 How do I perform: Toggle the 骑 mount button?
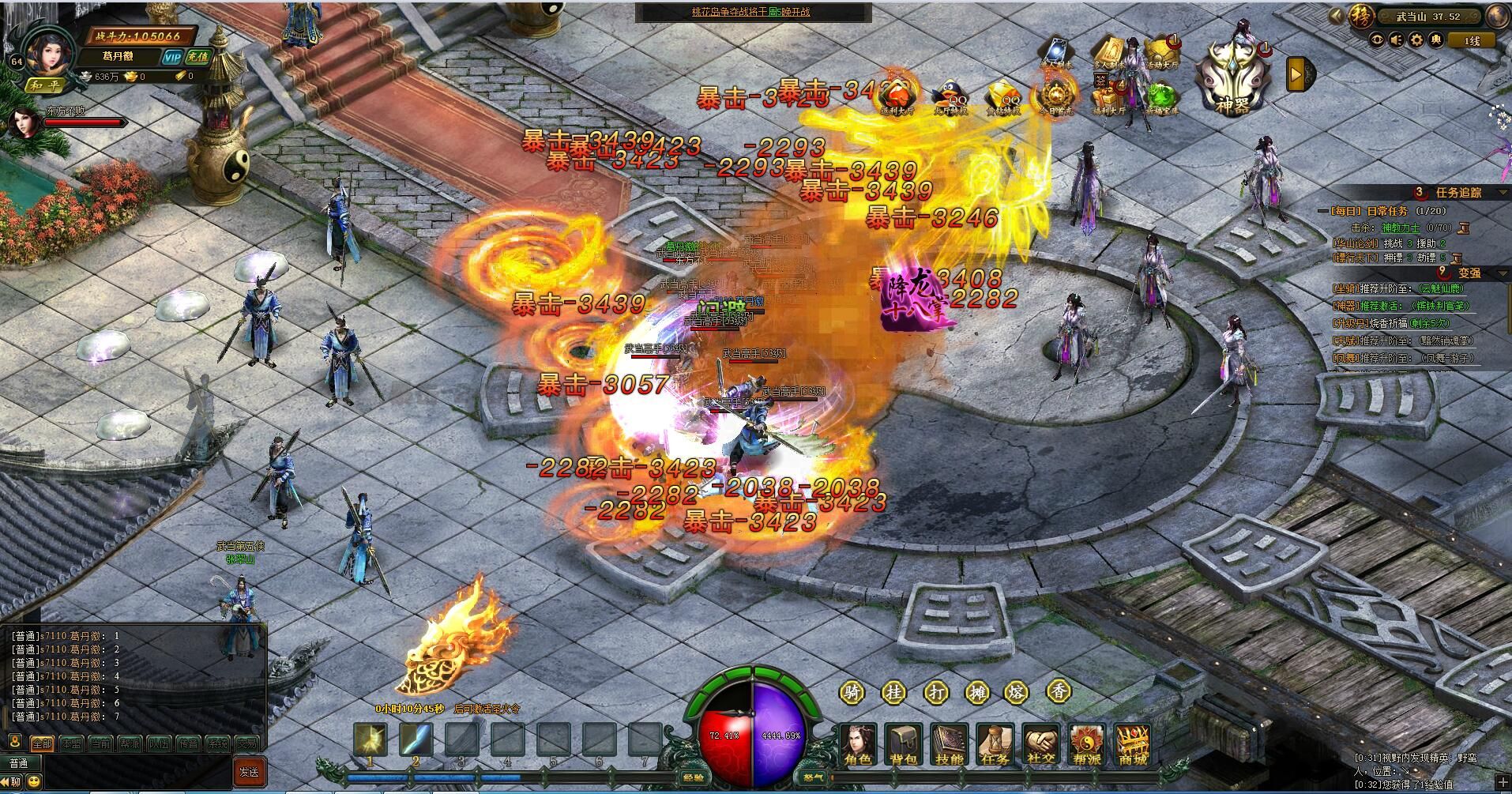point(852,693)
